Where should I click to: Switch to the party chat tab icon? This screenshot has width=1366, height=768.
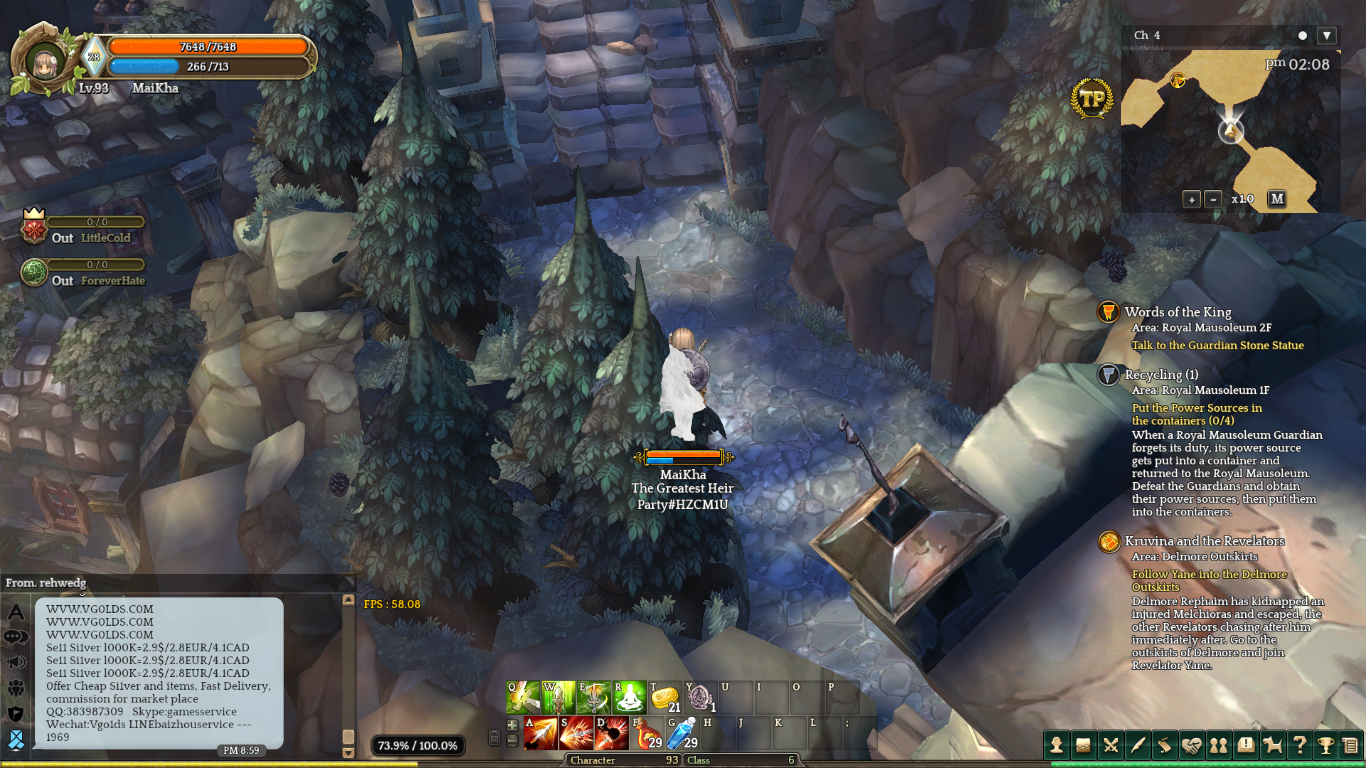pyautogui.click(x=16, y=688)
